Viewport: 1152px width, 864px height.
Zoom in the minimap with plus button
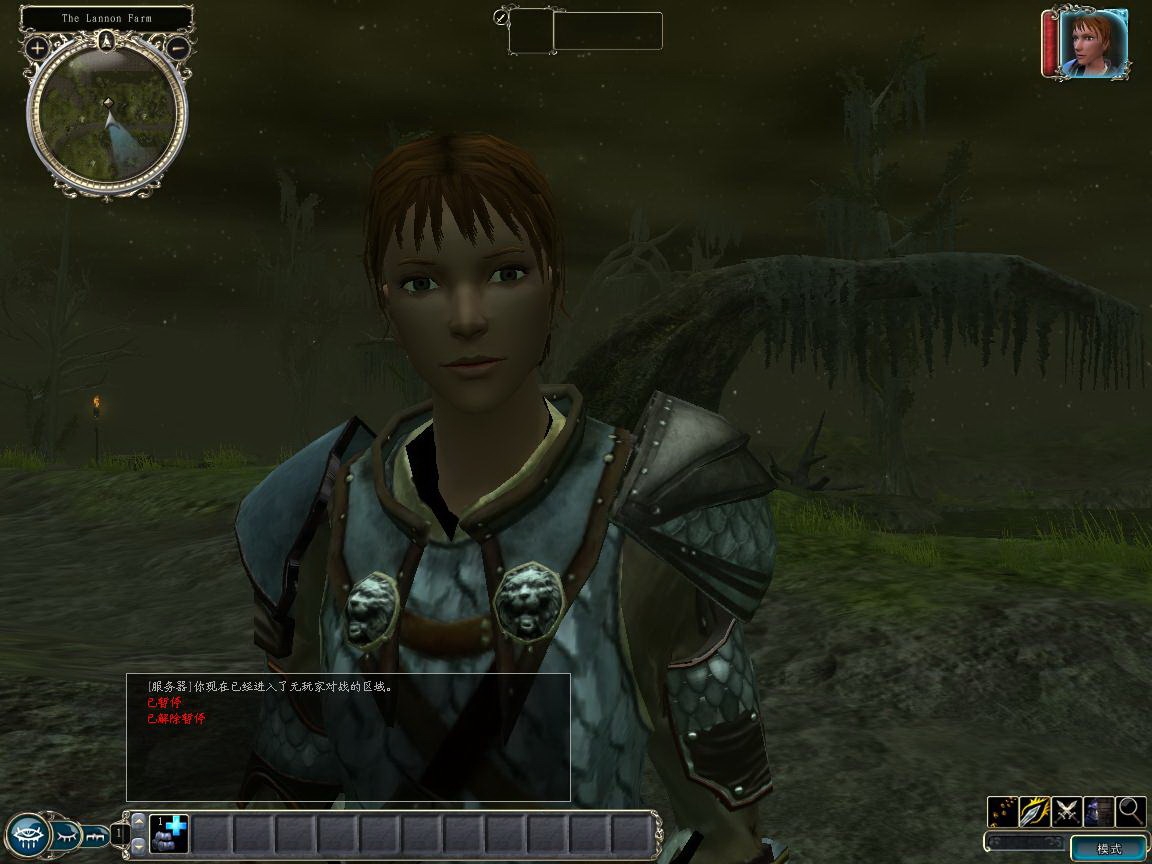pyautogui.click(x=37, y=47)
